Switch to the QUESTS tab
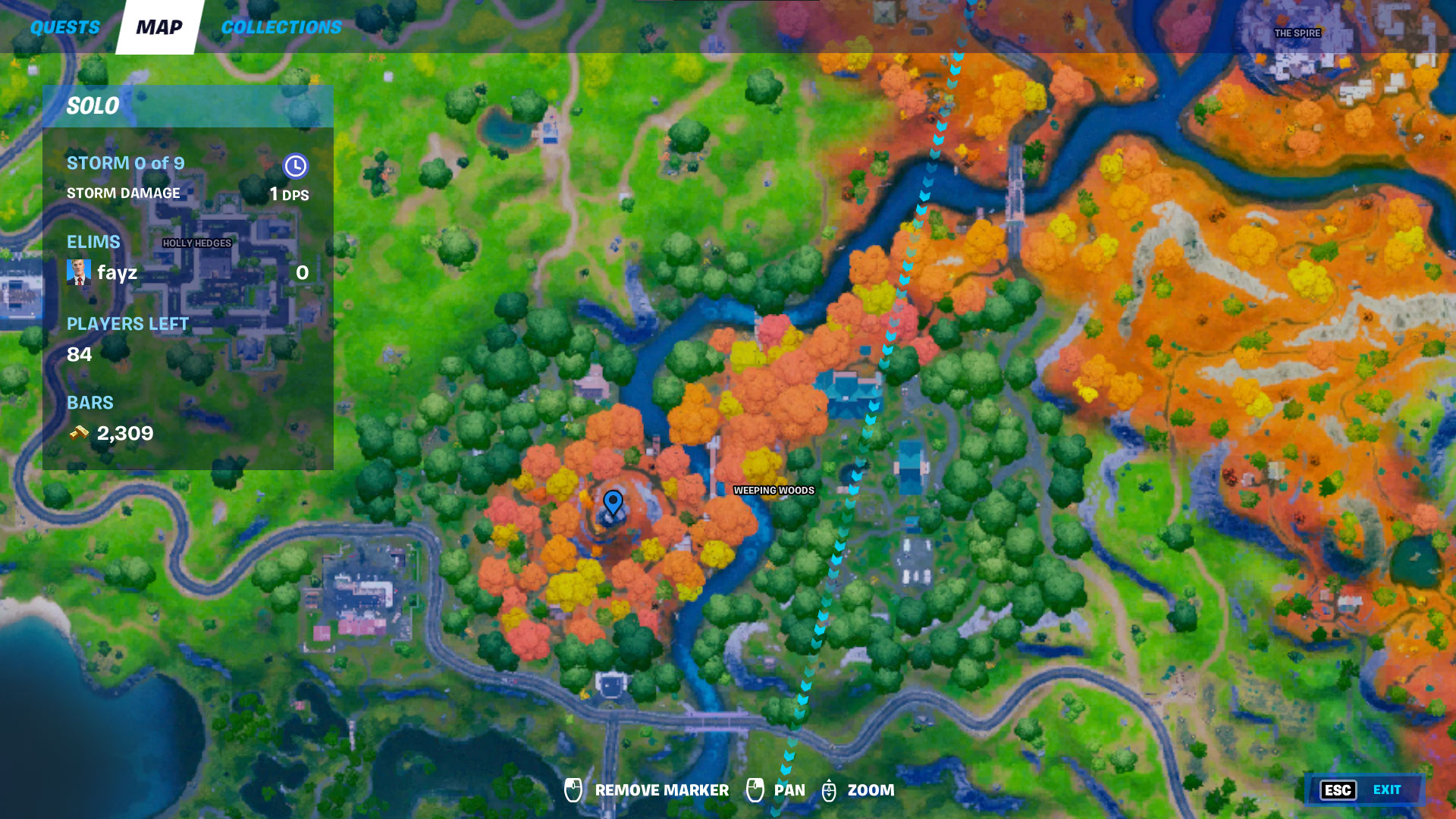Image resolution: width=1456 pixels, height=819 pixels. pyautogui.click(x=64, y=27)
